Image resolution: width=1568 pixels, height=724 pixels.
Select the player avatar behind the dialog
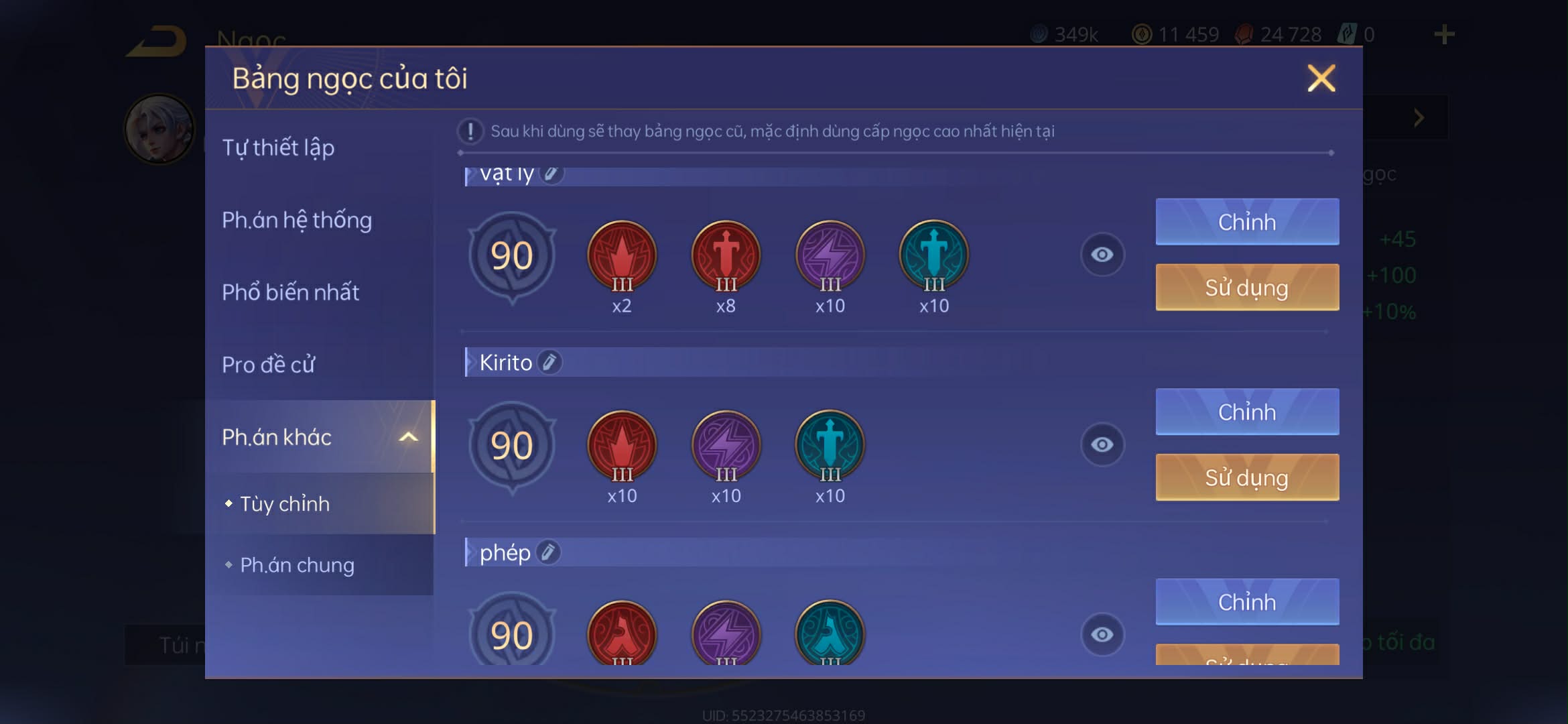(159, 127)
